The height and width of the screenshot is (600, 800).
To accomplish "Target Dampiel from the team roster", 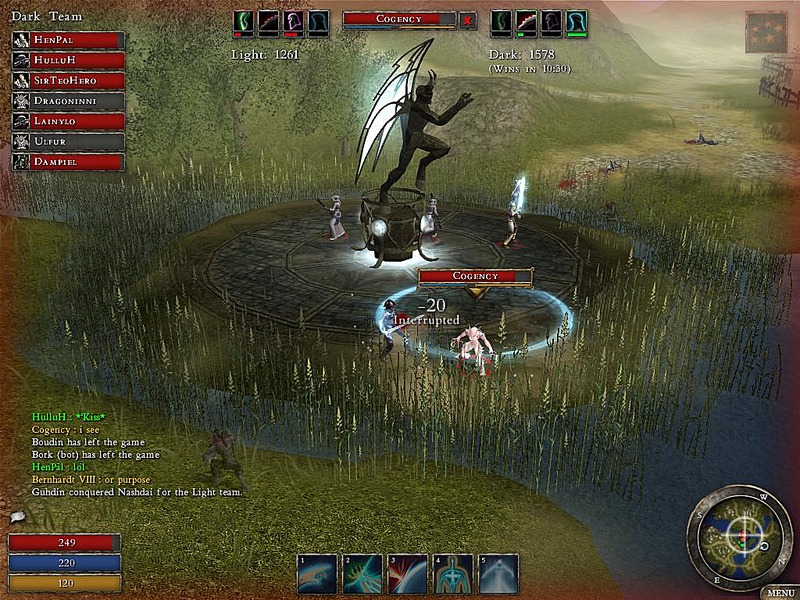I will tap(68, 162).
